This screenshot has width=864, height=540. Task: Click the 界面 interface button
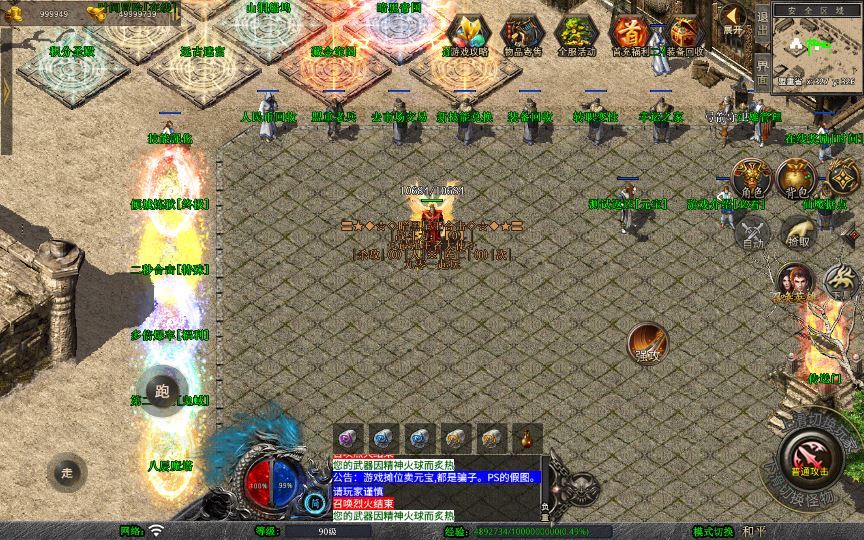tap(762, 72)
